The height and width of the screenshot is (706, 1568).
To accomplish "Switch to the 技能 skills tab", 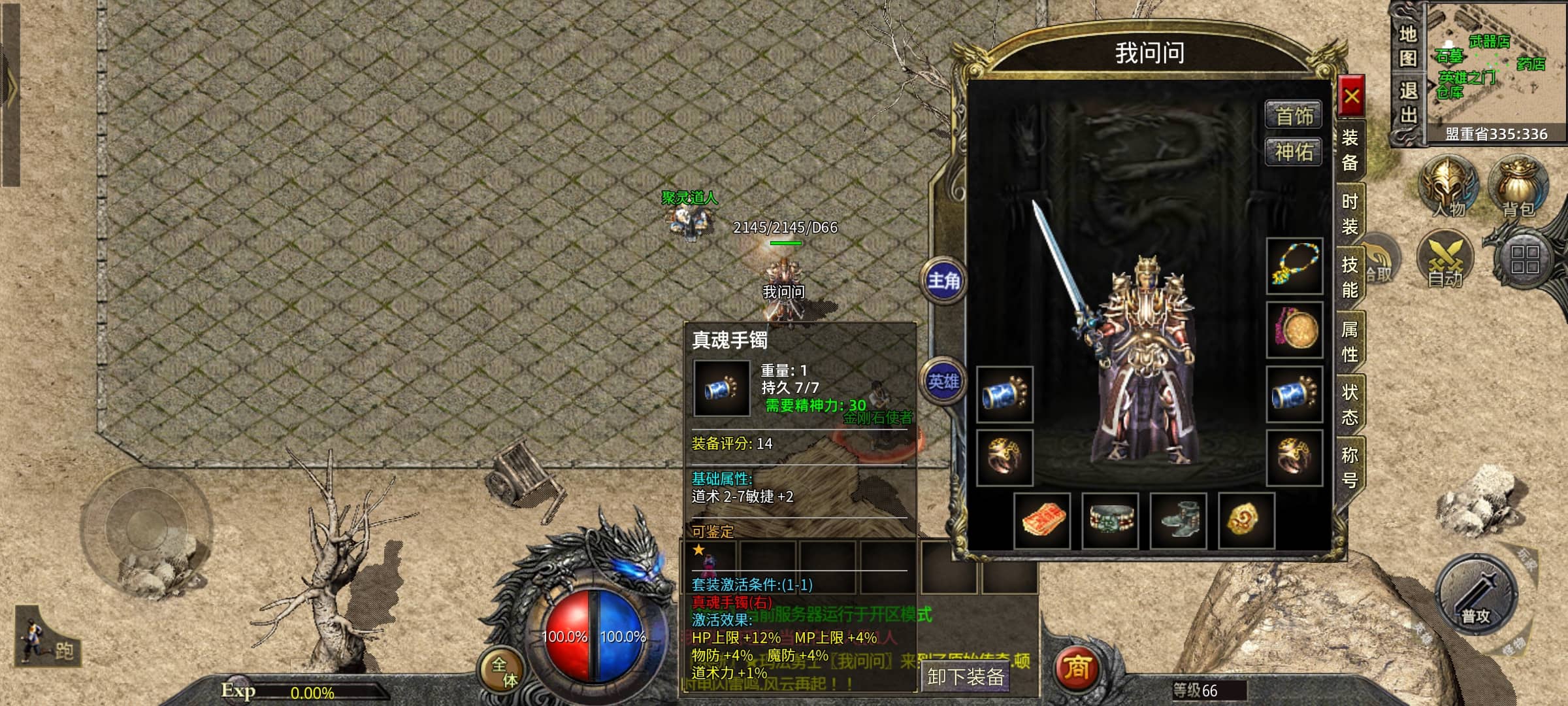I will point(1350,277).
